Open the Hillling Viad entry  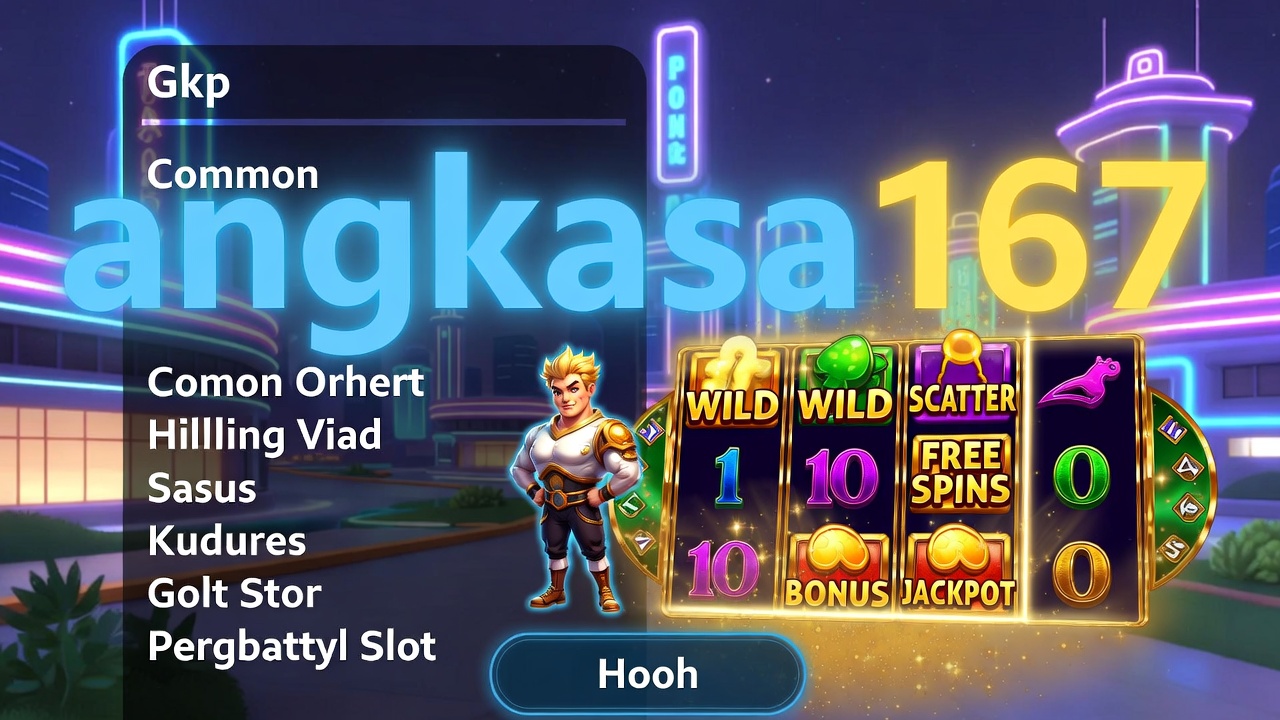point(264,435)
